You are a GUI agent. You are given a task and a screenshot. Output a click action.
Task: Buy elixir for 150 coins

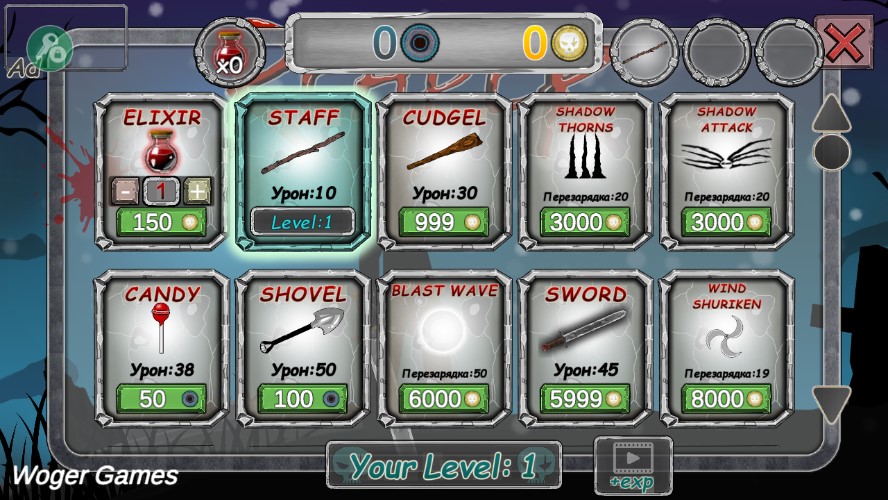(x=161, y=222)
